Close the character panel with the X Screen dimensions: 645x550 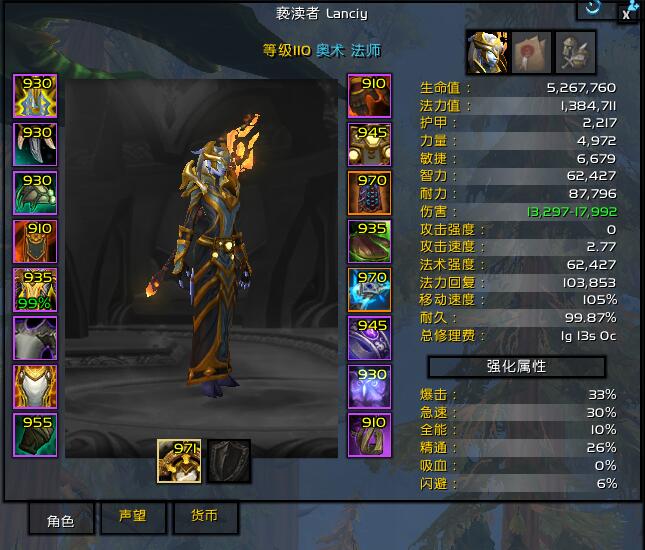(626, 13)
